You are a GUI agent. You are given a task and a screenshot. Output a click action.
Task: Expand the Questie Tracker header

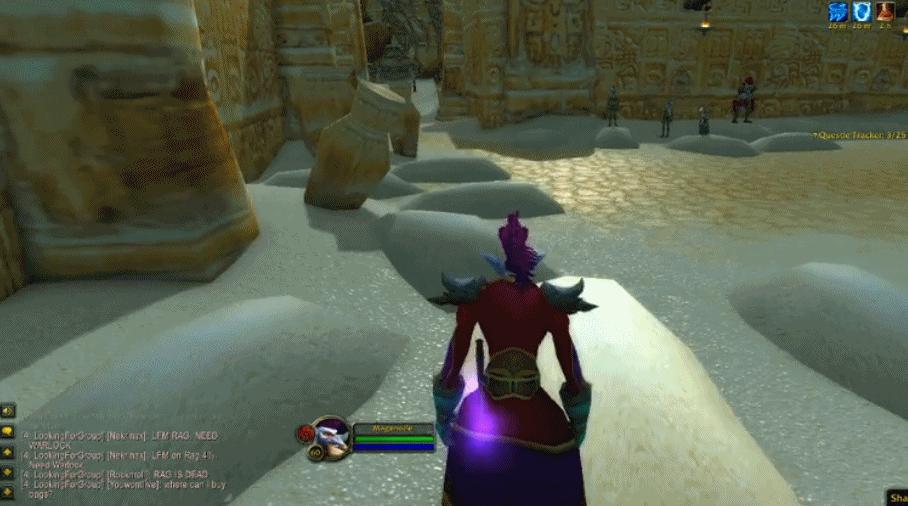tap(856, 134)
